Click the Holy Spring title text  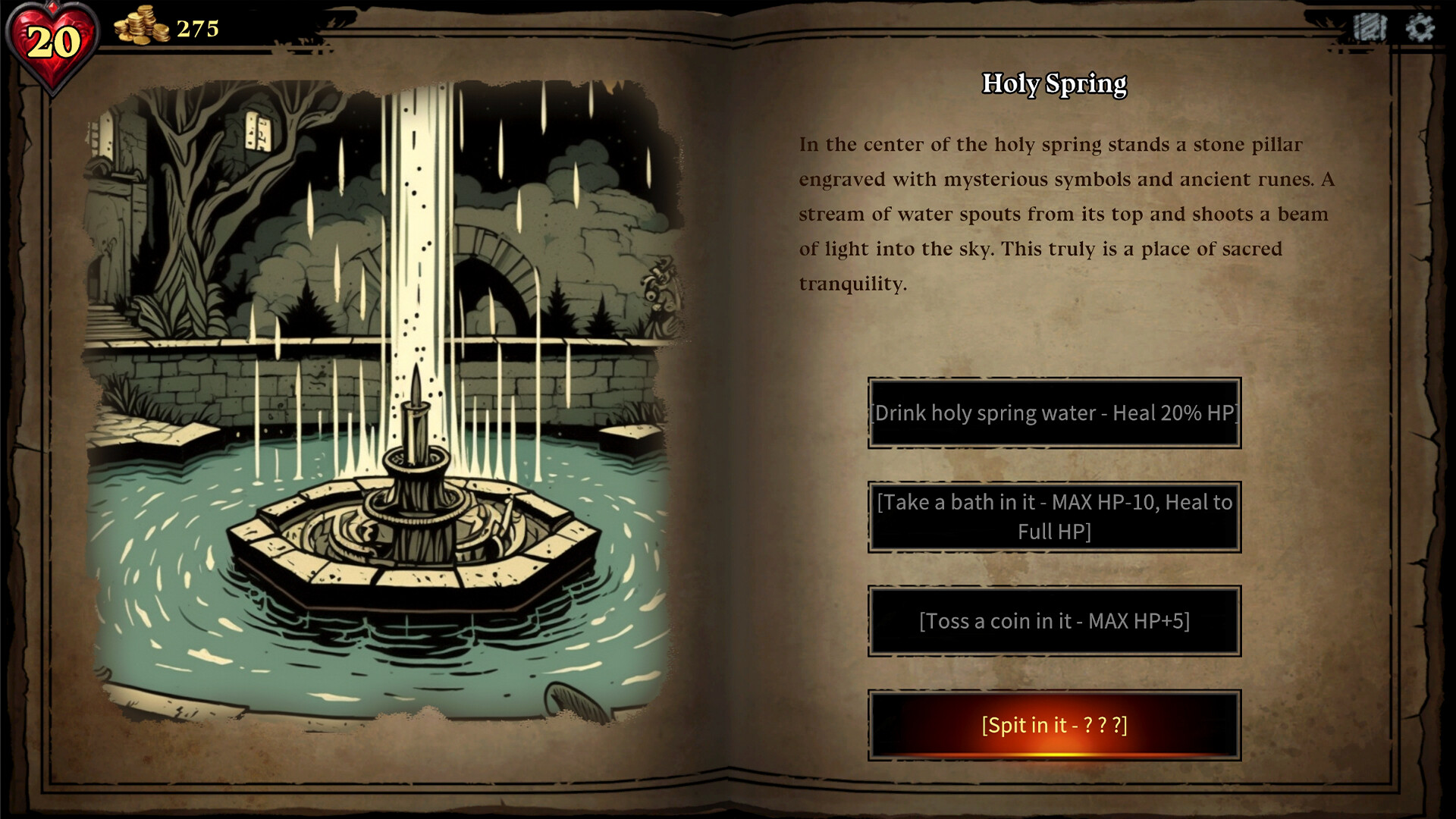pos(1054,85)
